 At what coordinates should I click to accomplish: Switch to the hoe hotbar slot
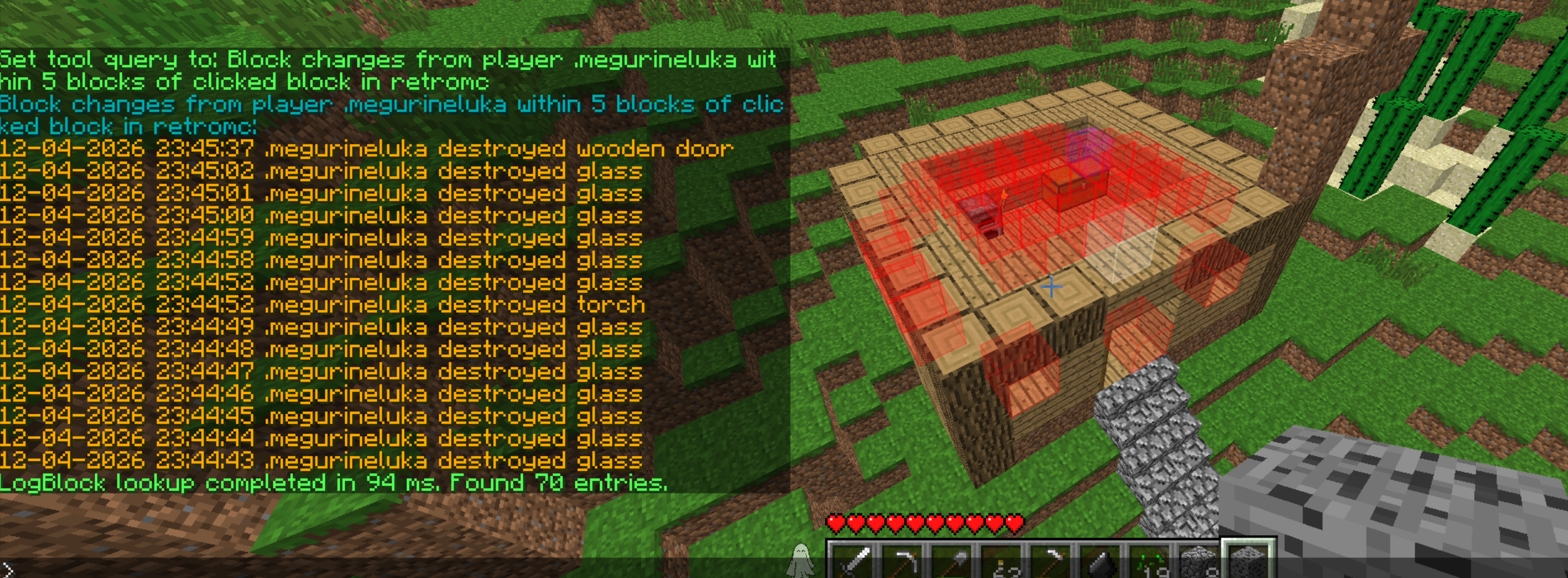pos(1051,563)
